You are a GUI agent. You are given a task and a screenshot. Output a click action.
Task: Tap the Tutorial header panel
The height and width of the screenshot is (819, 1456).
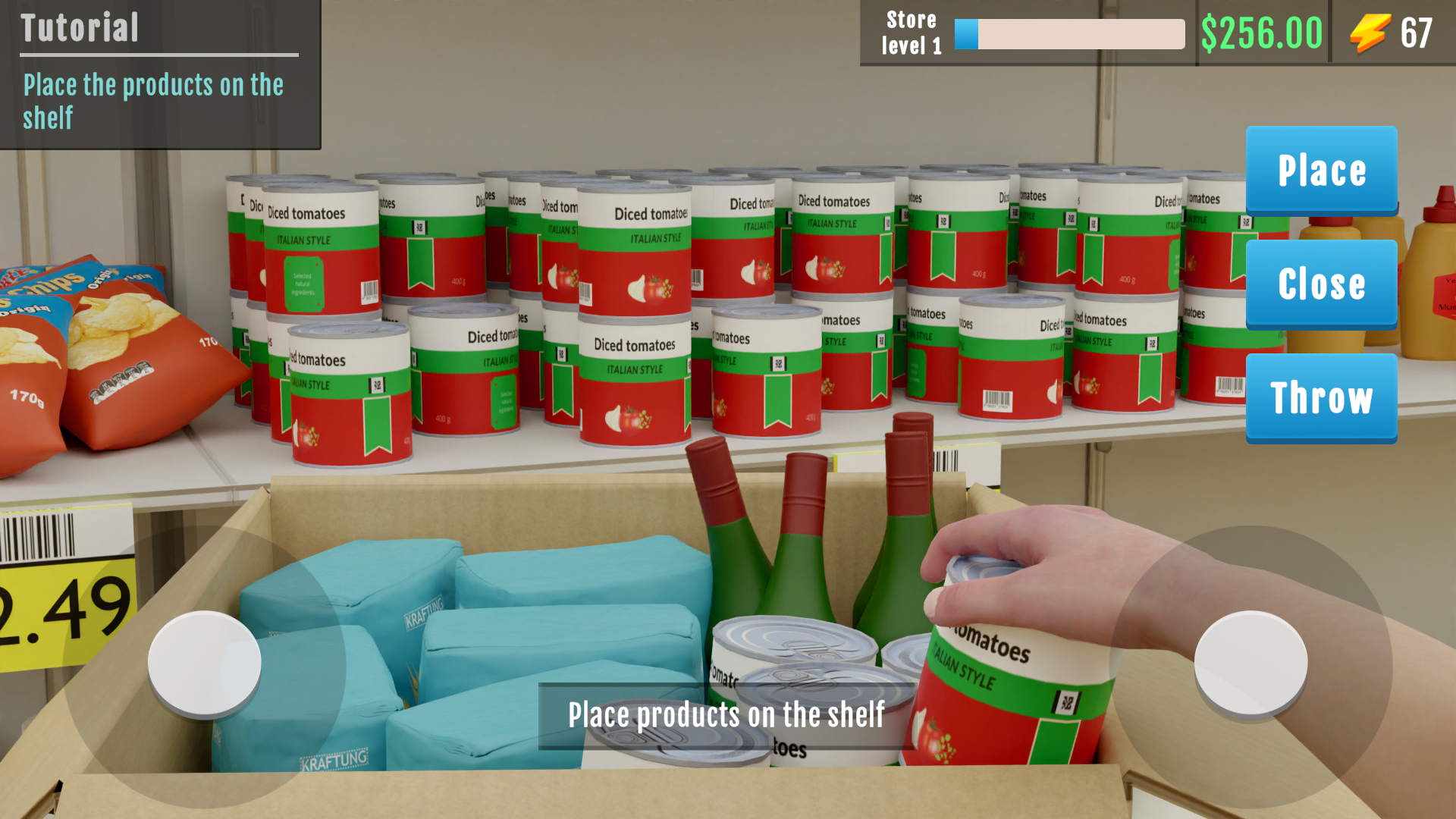[x=80, y=27]
